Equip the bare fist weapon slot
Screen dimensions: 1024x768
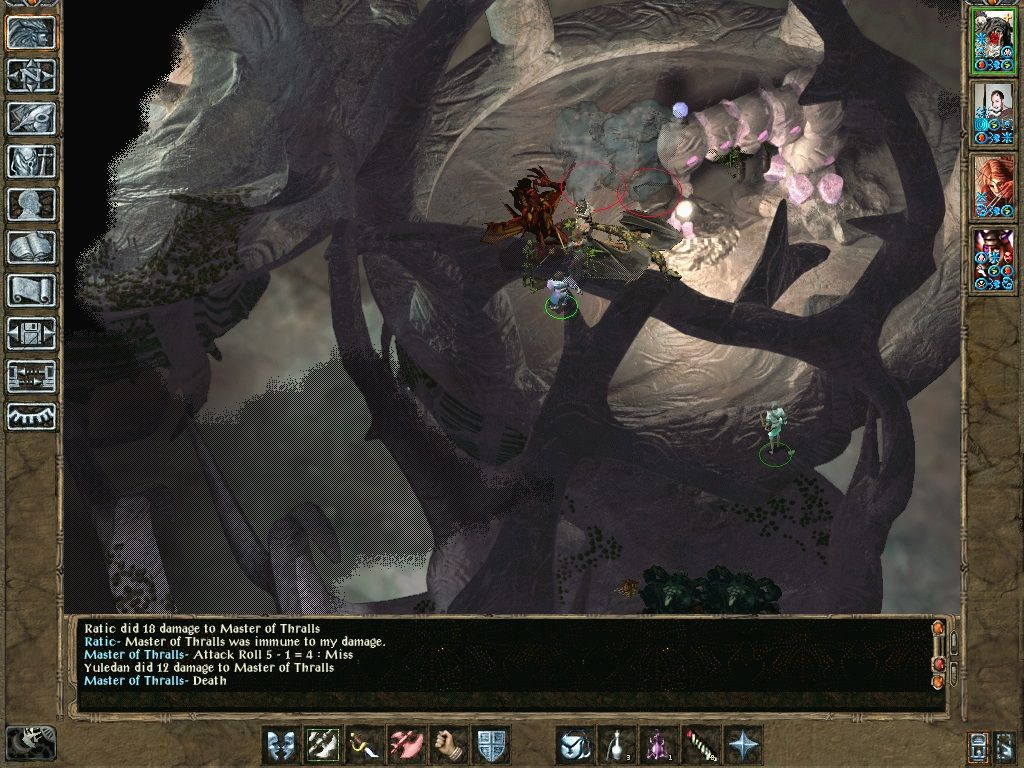pyautogui.click(x=449, y=746)
